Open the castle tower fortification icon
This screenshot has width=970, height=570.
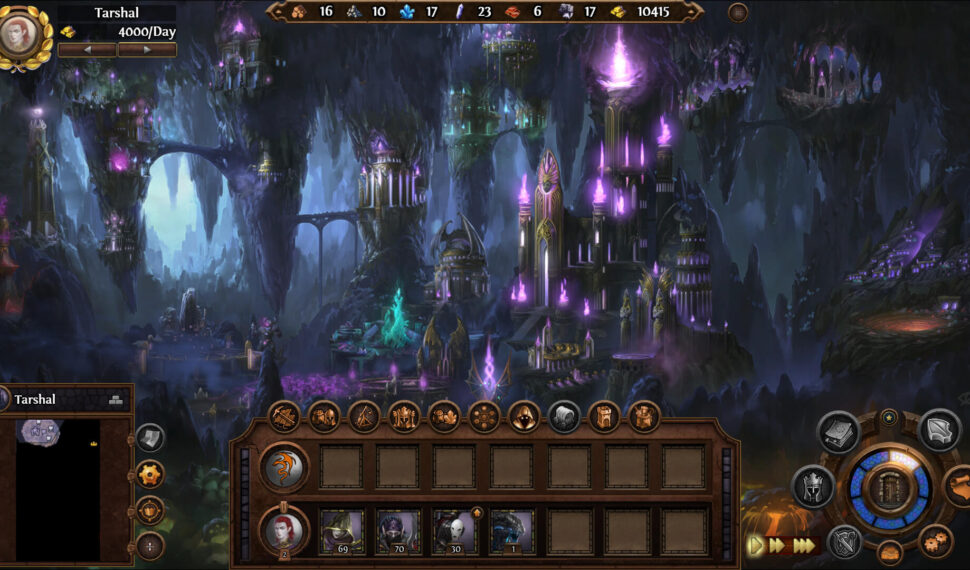(x=604, y=416)
